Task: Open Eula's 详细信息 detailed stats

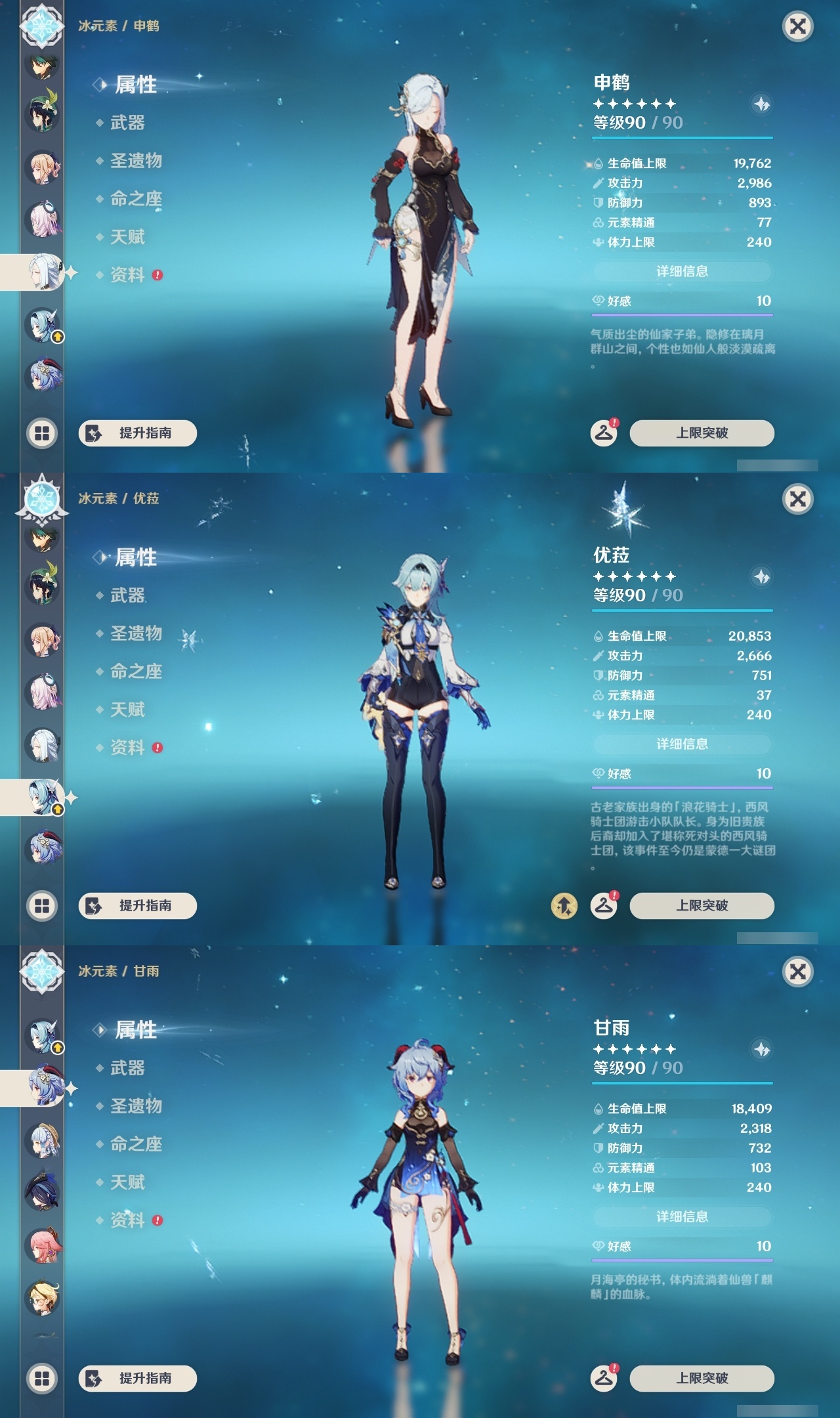Action: coord(682,744)
